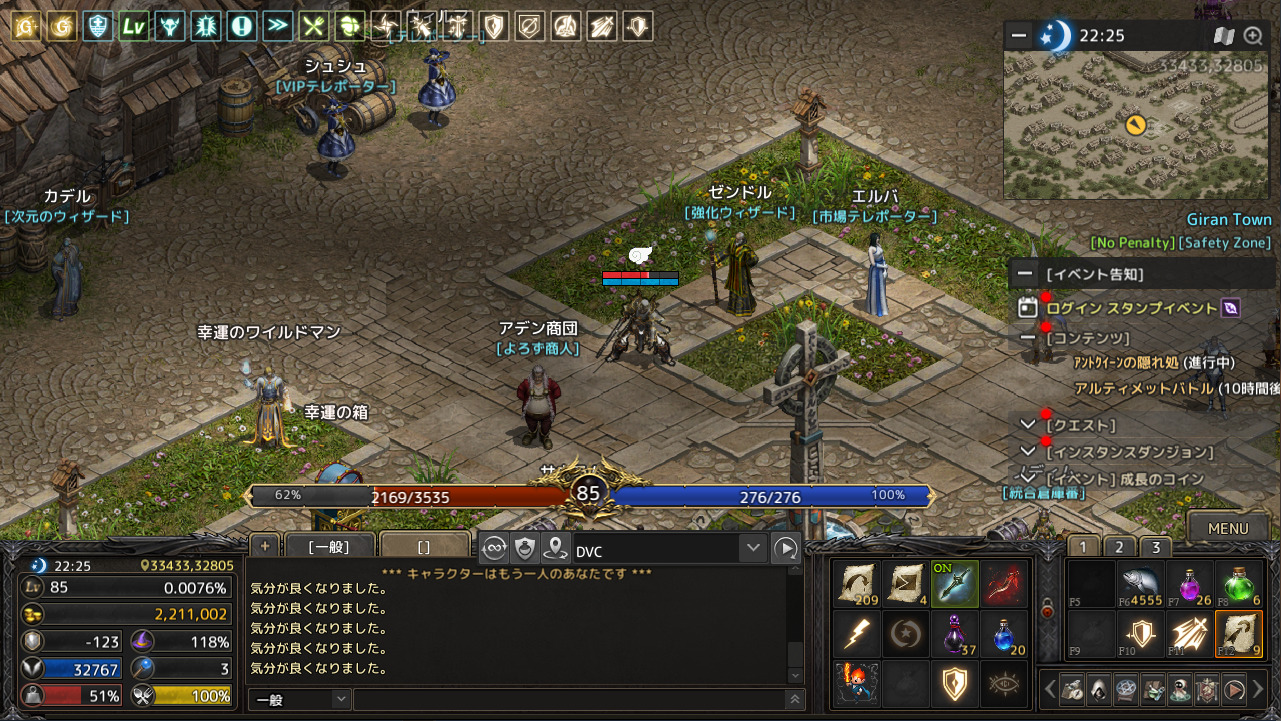Use the purple potion in the F7 slot
The image size is (1281, 721).
point(1190,583)
